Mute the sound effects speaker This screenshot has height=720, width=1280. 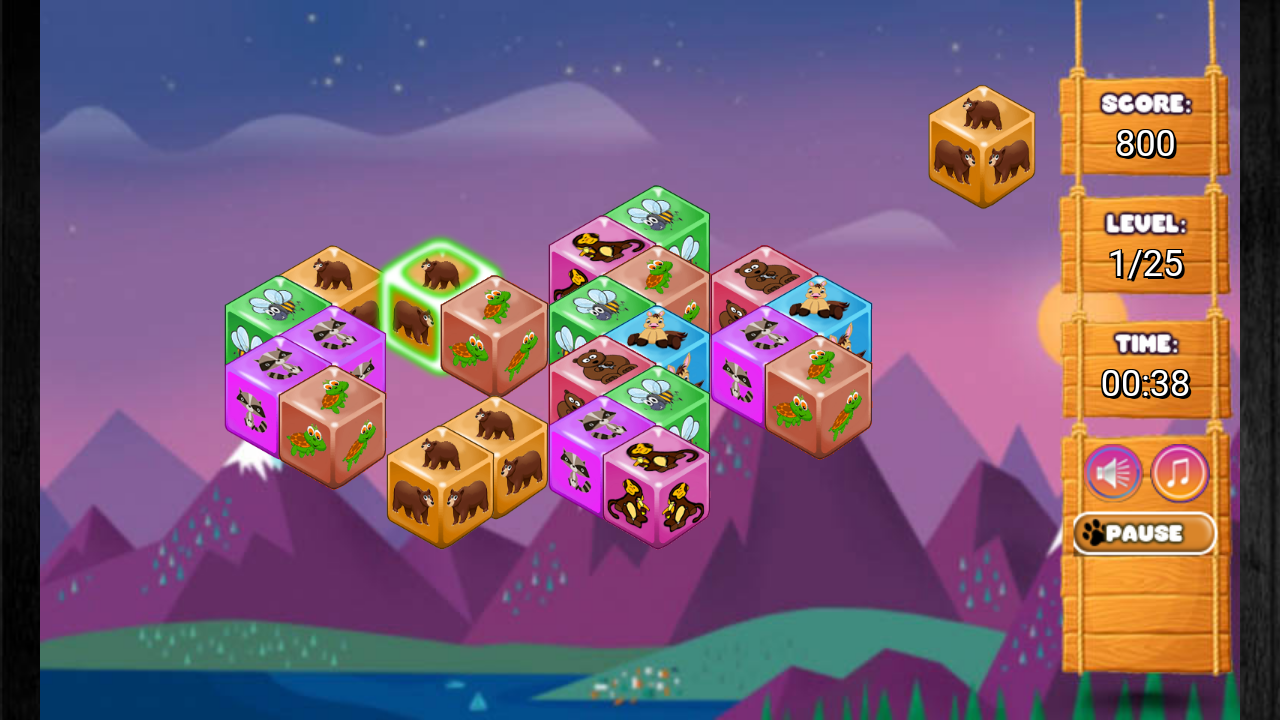[x=1112, y=473]
